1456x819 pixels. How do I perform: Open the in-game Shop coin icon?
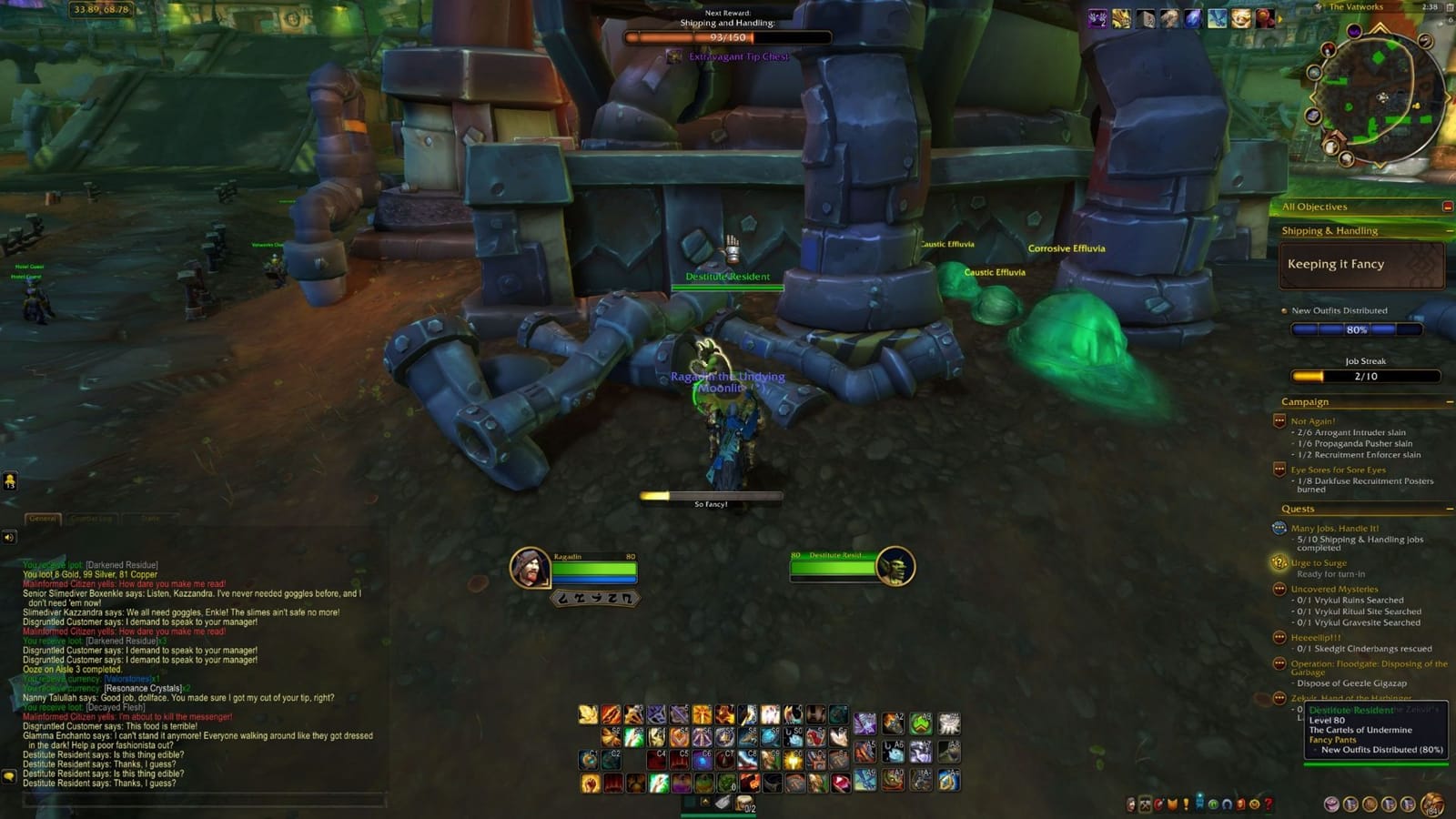click(x=1254, y=805)
